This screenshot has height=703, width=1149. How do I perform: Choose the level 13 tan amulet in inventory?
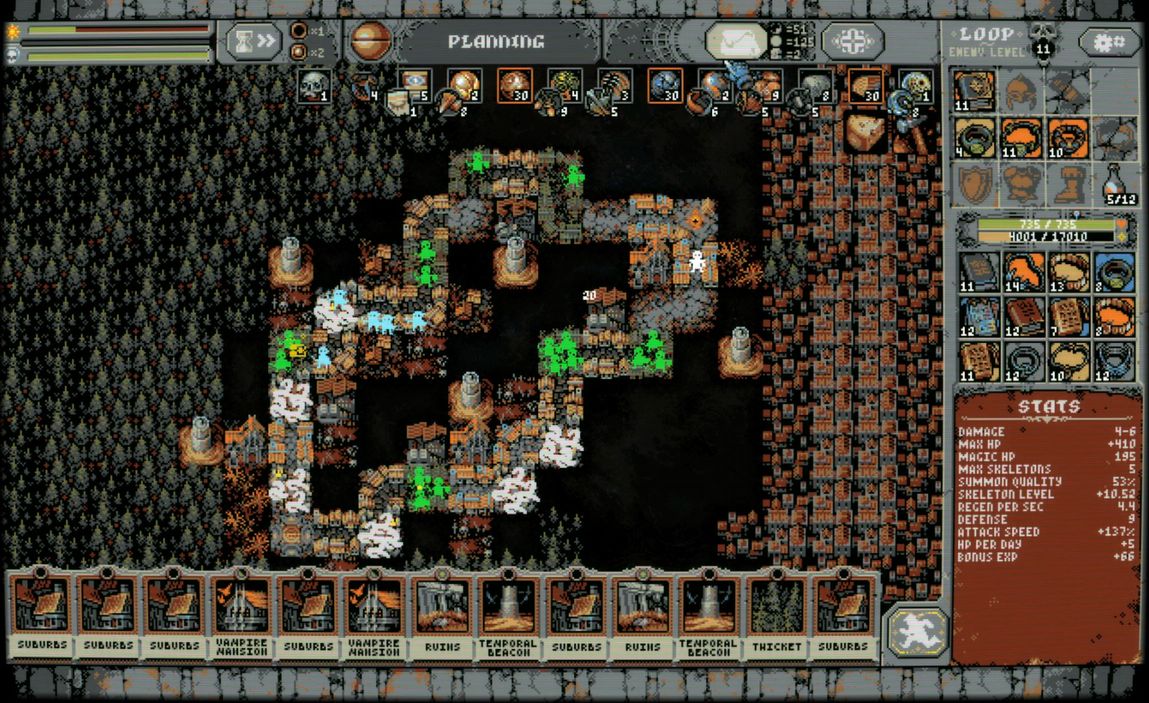(x=1069, y=271)
